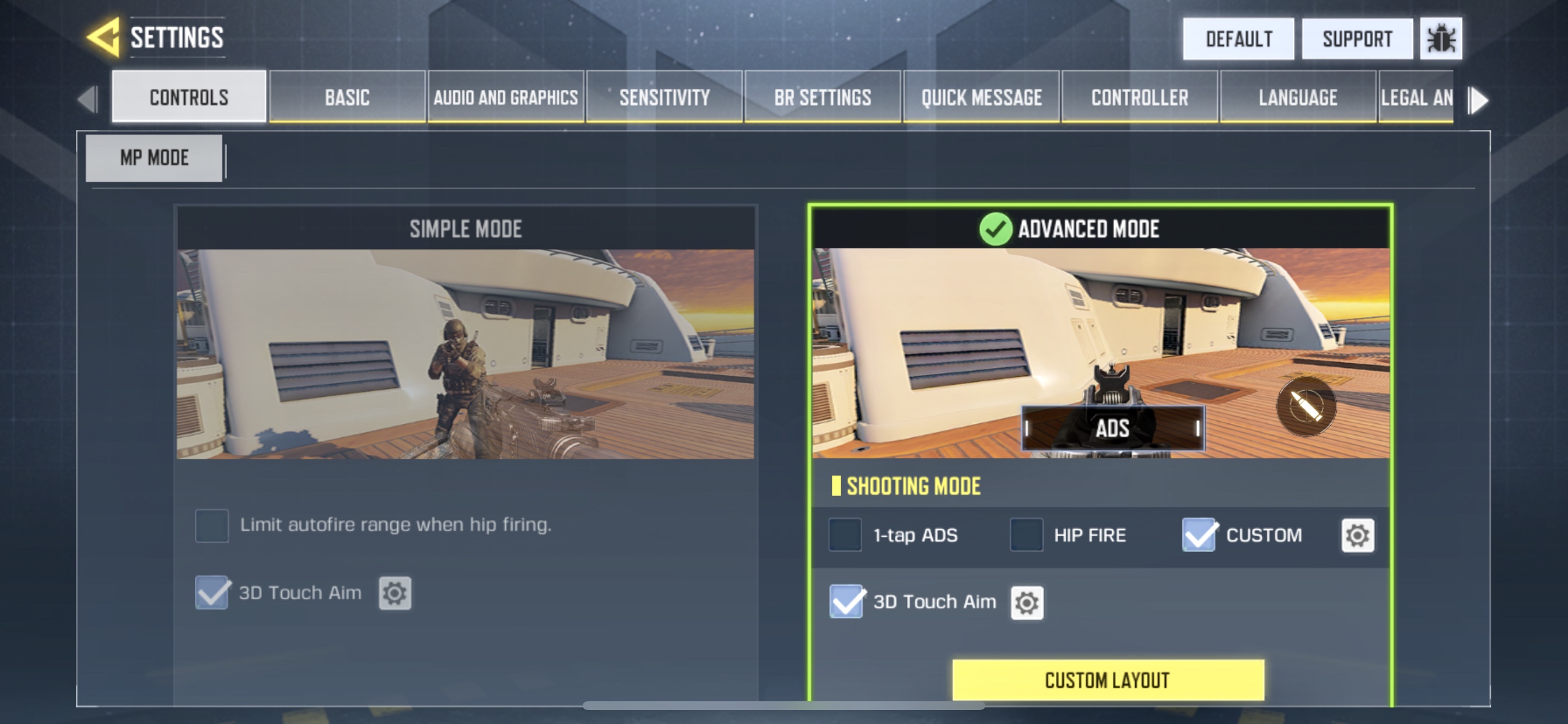The image size is (1568, 724).
Task: Toggle Limit autofire range when hip firing
Action: click(212, 525)
